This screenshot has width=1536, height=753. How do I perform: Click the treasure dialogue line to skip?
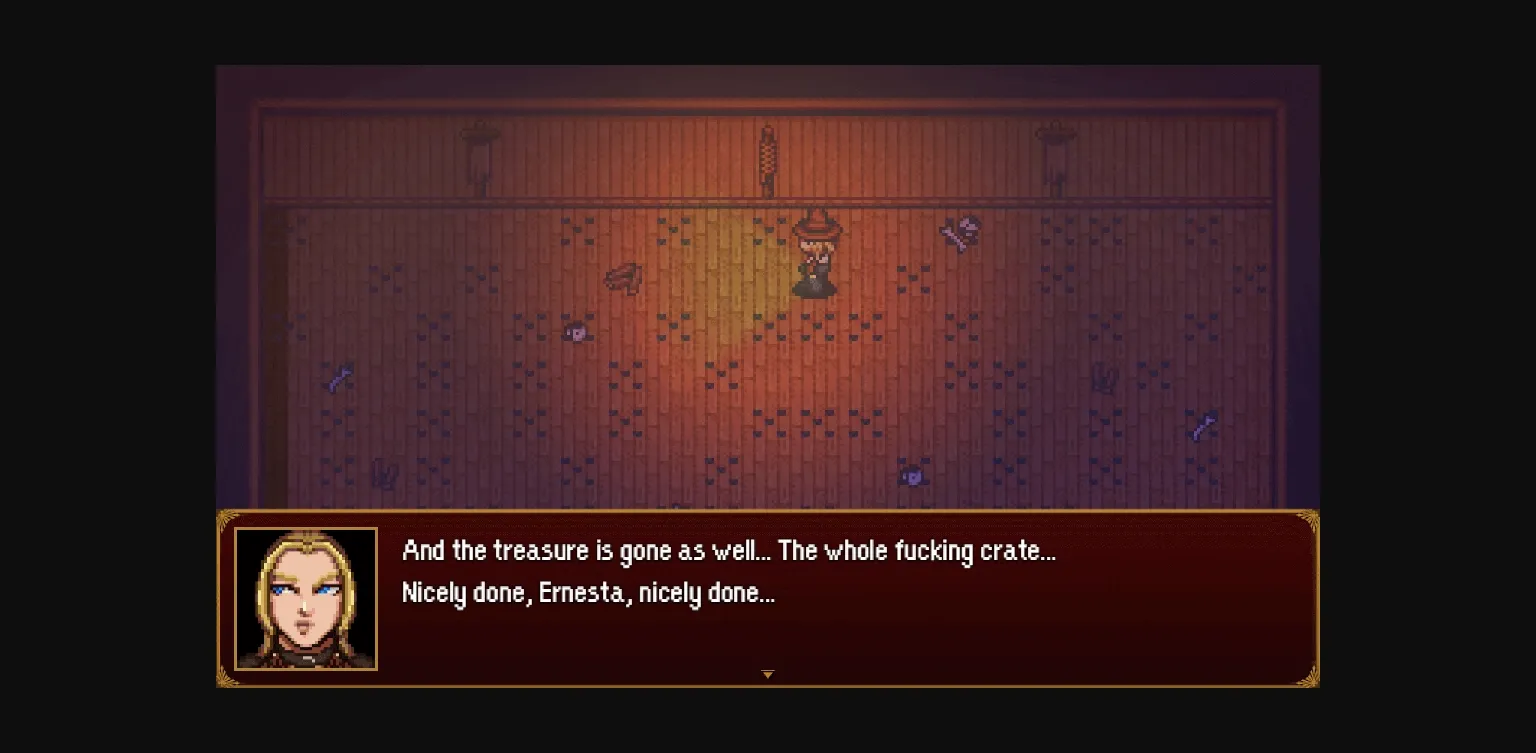[x=728, y=550]
